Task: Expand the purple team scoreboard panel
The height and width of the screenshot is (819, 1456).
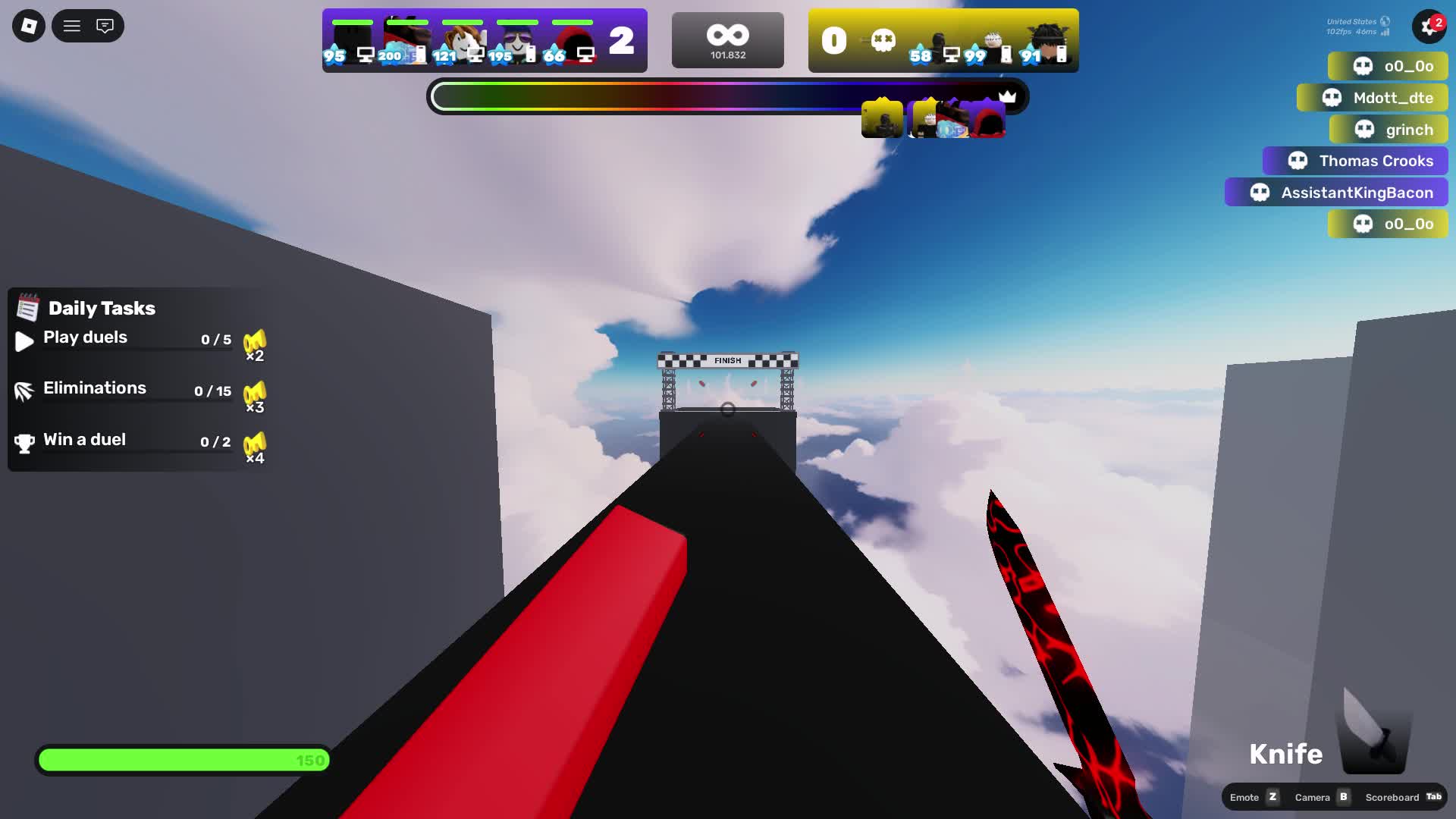Action: point(484,39)
